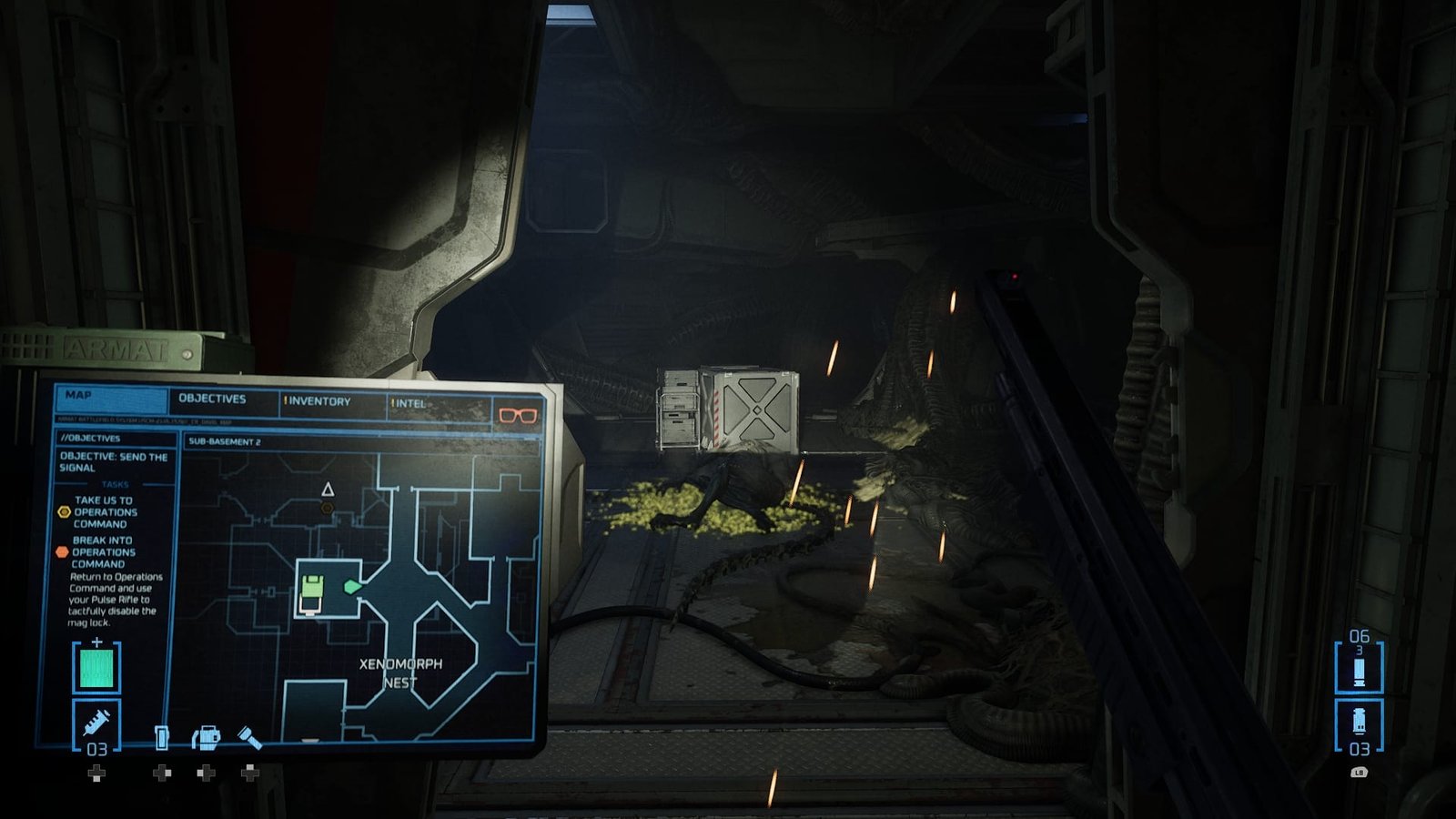The height and width of the screenshot is (819, 1456).
Task: Select the Intel tab
Action: click(409, 403)
